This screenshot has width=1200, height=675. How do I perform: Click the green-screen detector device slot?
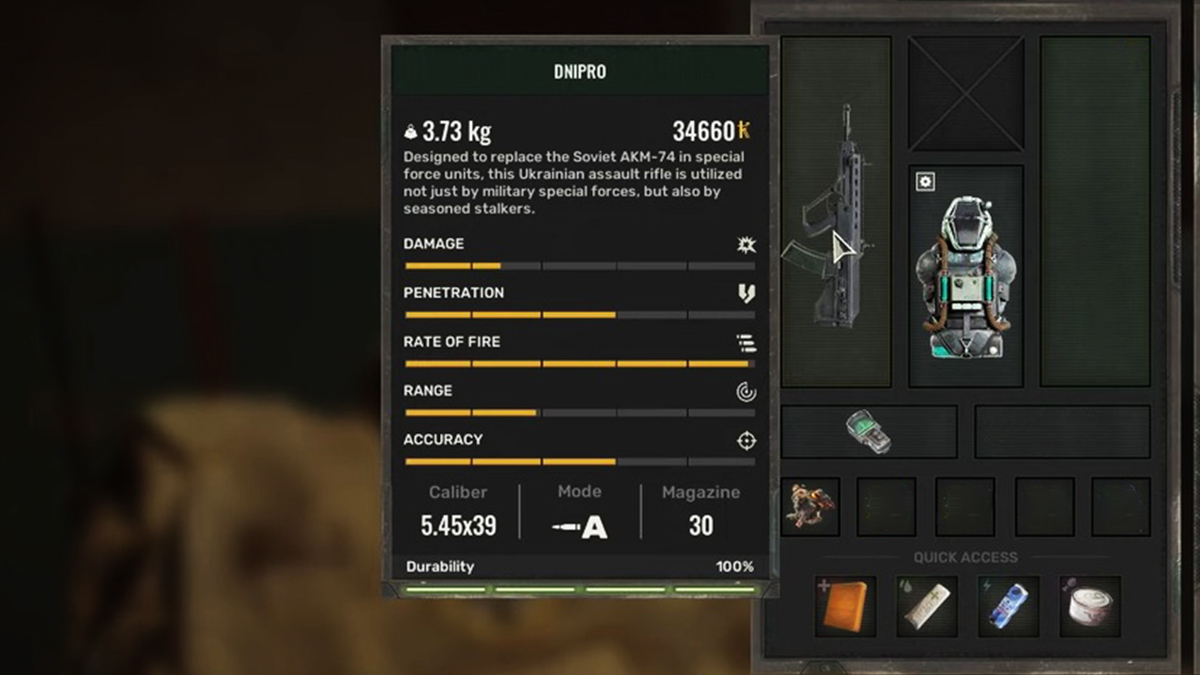click(x=868, y=431)
